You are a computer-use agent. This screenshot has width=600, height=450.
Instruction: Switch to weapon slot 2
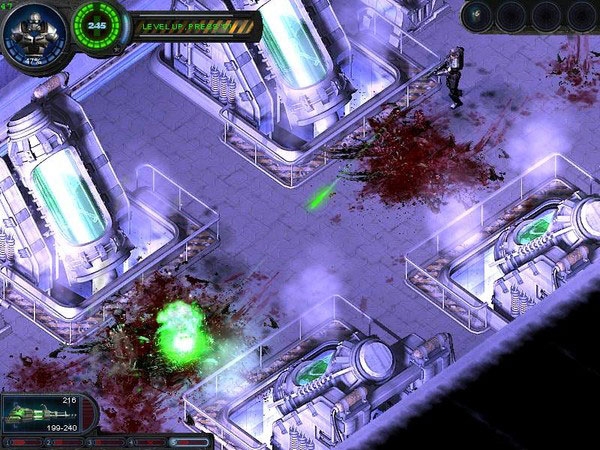(x=66, y=441)
